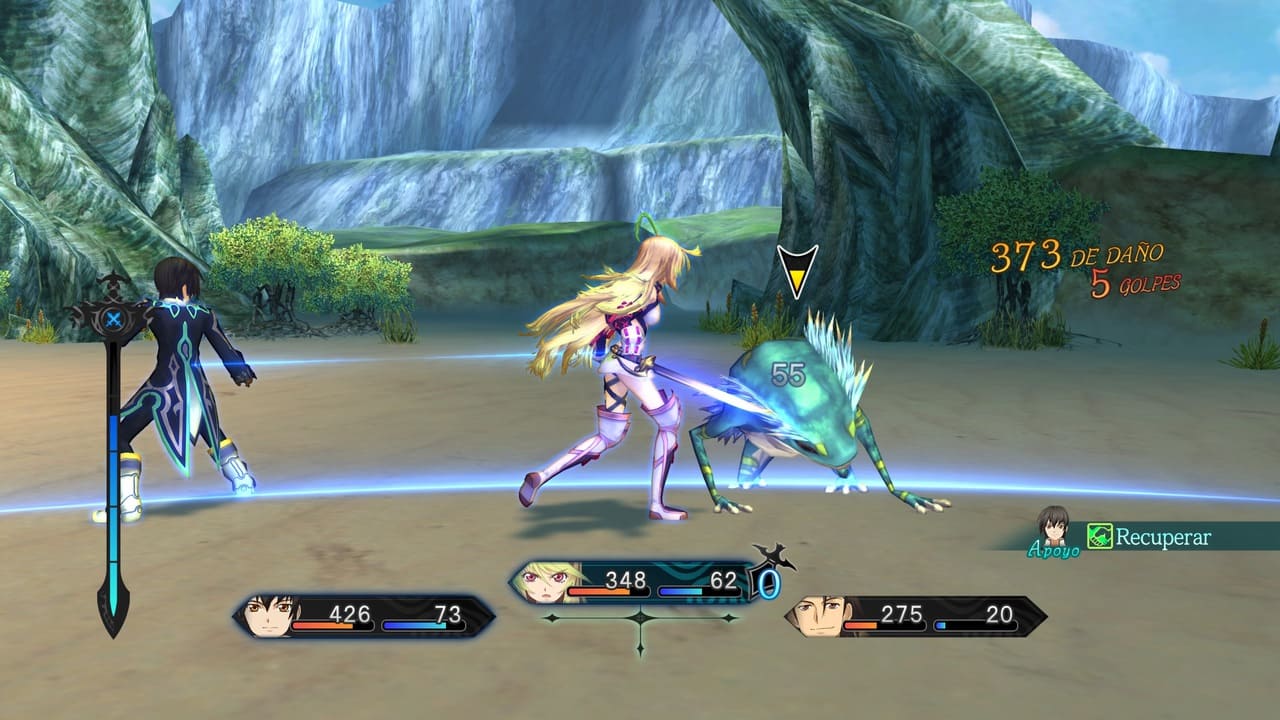Activate the Recuperar support skill

(1150, 537)
